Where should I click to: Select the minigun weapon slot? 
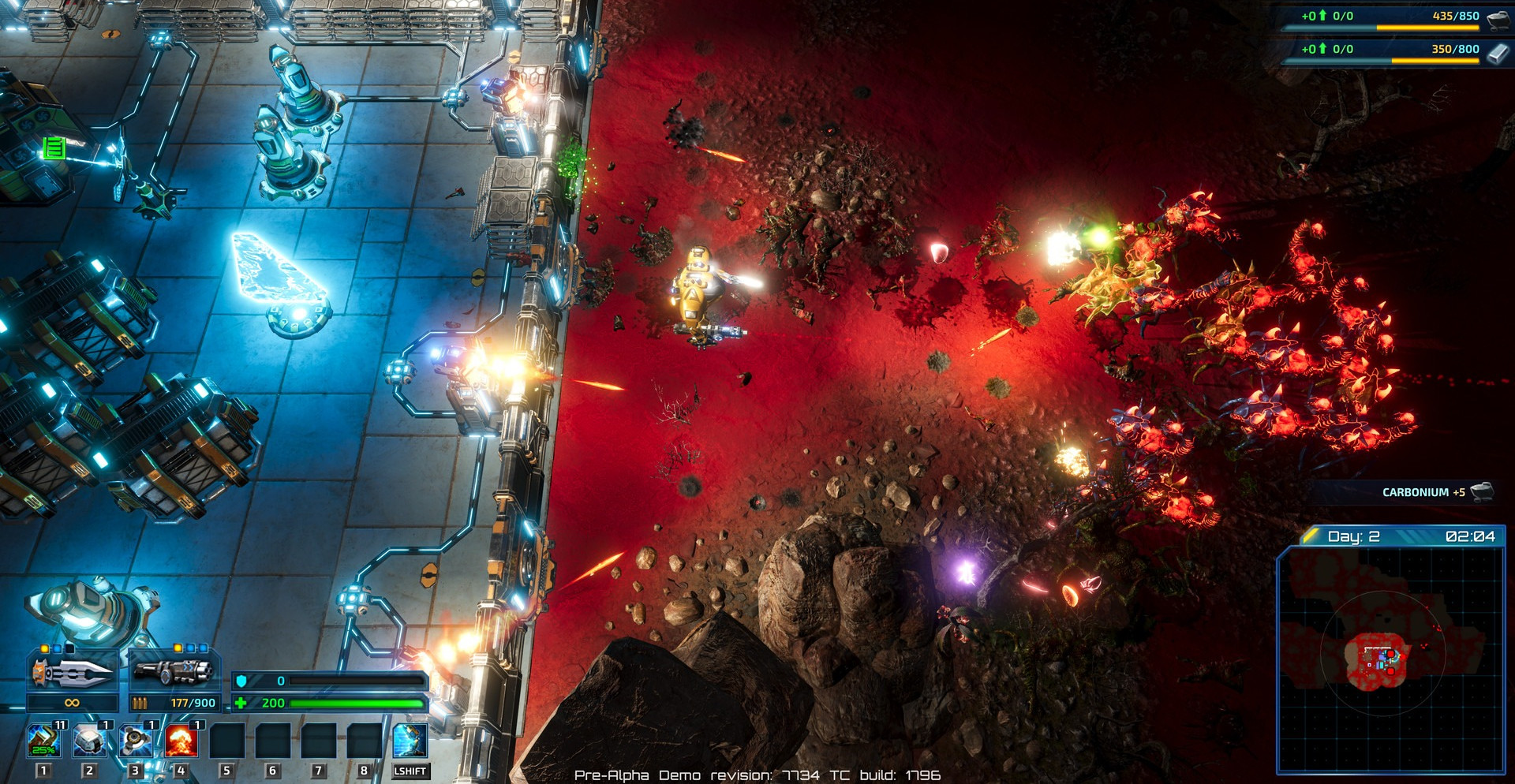coord(174,672)
